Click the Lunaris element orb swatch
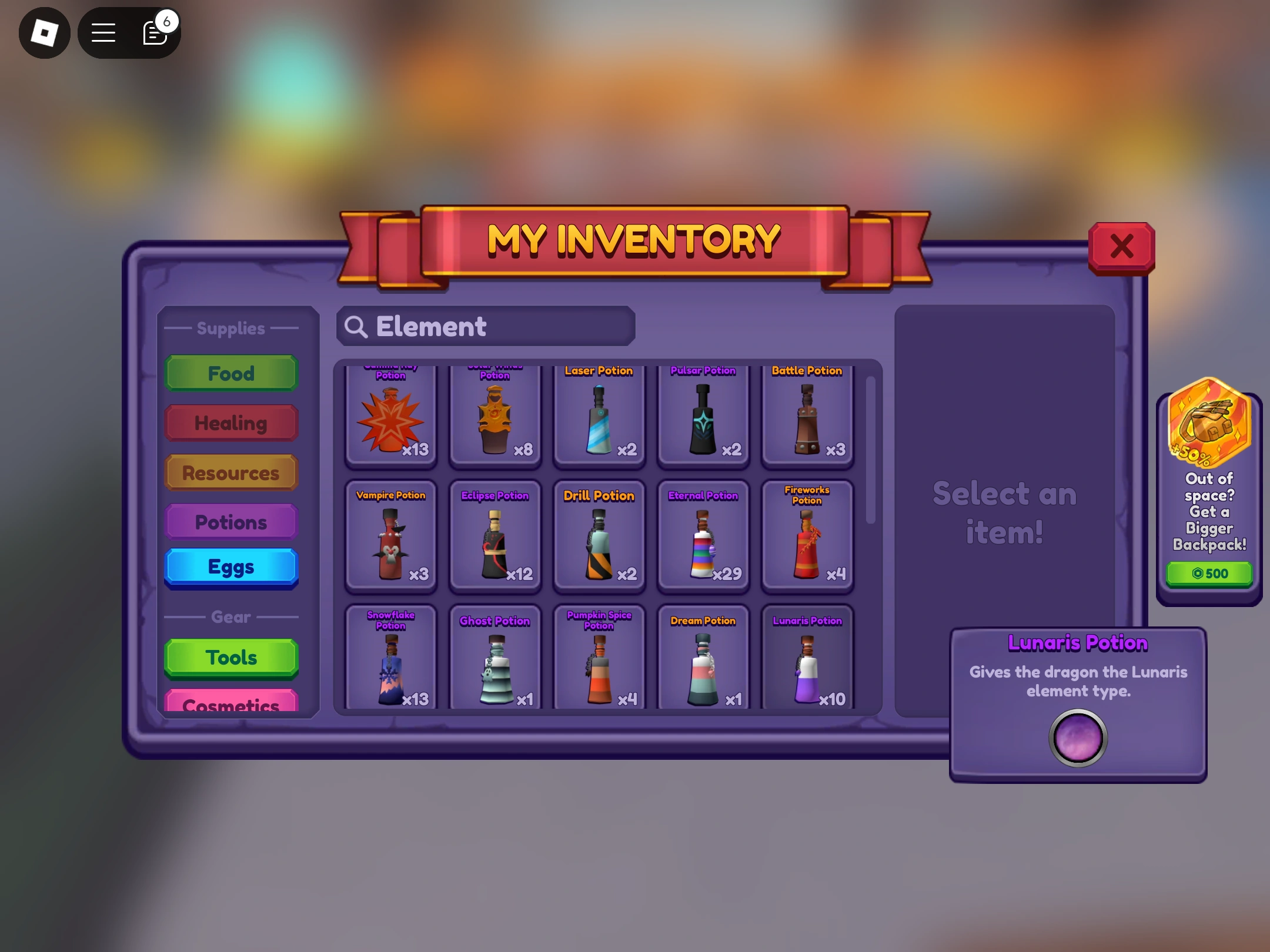The height and width of the screenshot is (952, 1270). (x=1078, y=739)
